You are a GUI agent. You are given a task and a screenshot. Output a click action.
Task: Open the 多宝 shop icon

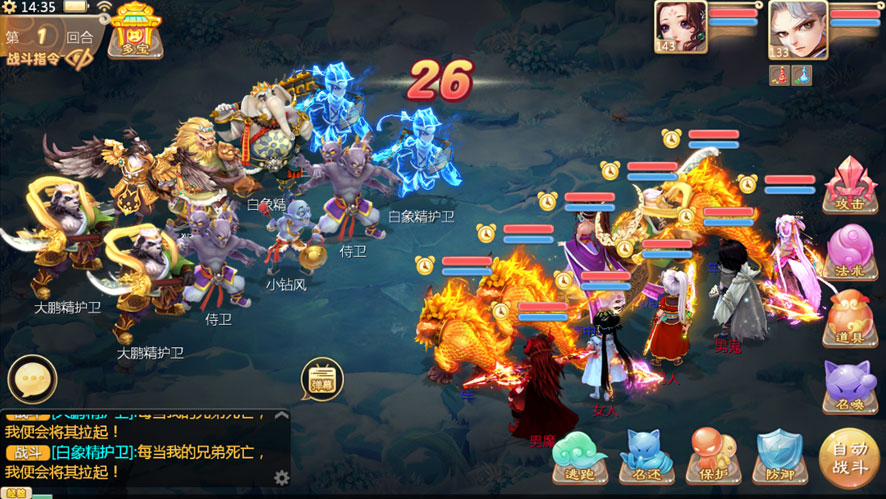136,30
